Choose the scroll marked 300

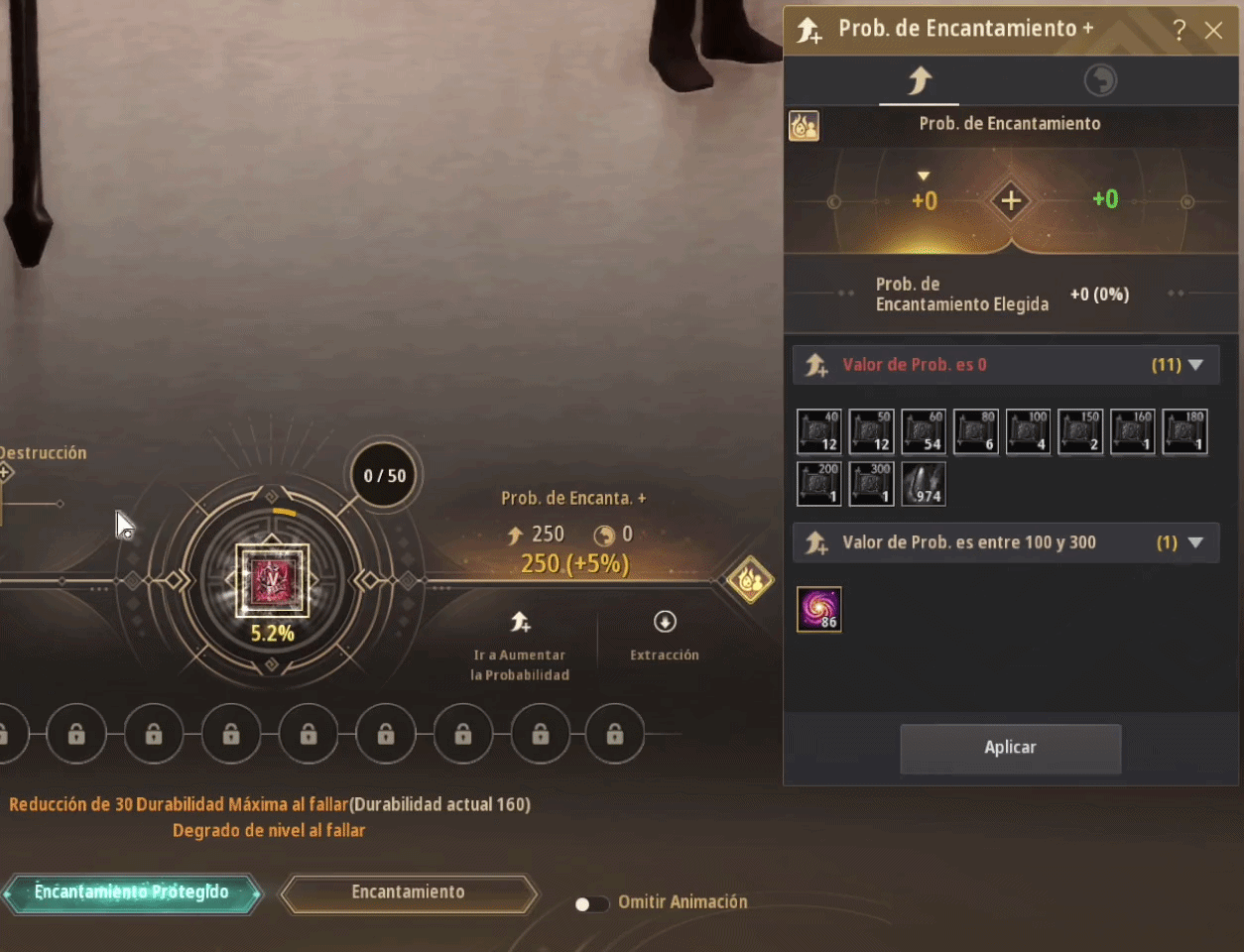click(x=872, y=484)
